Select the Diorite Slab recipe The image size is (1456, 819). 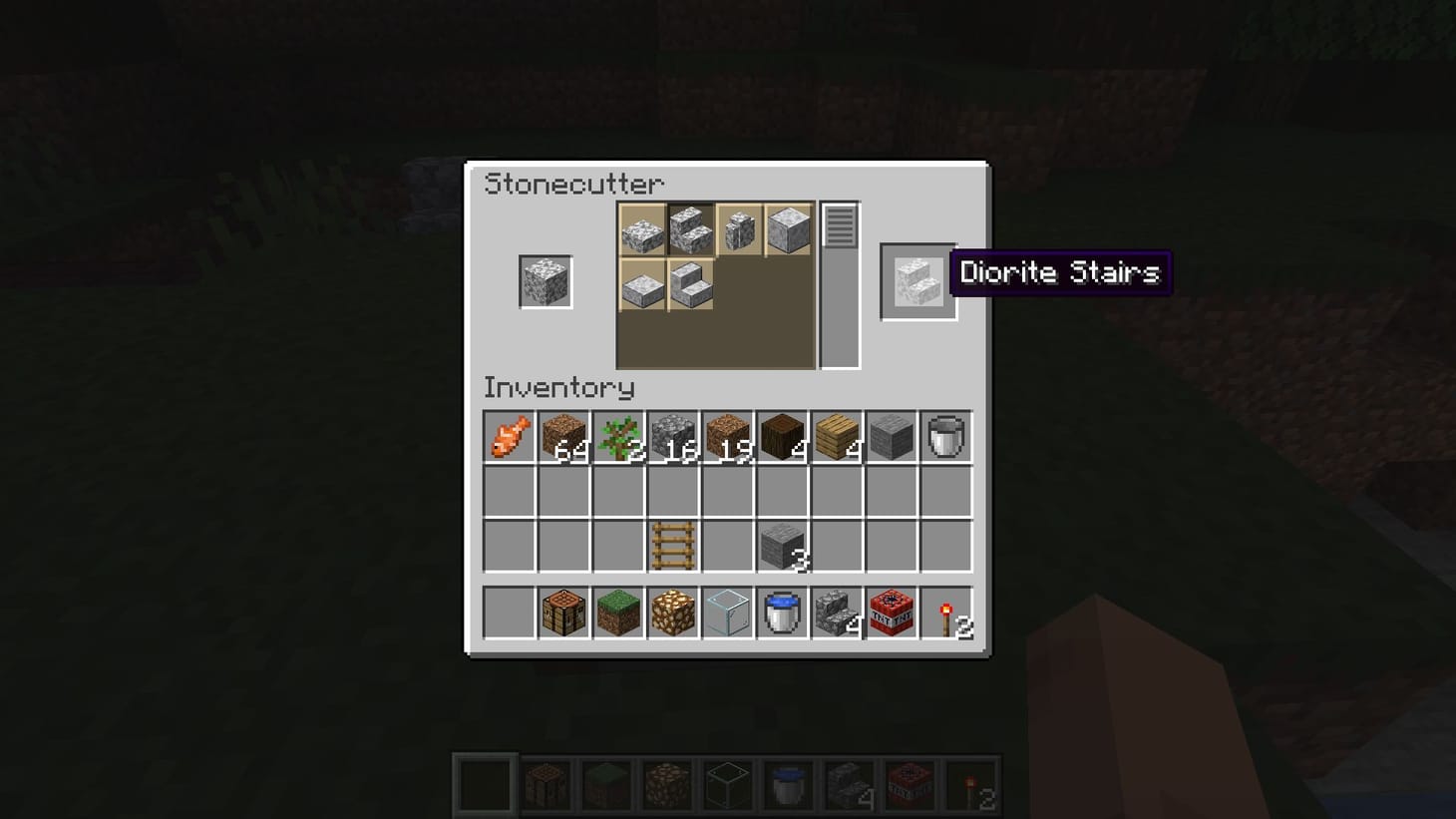click(642, 230)
